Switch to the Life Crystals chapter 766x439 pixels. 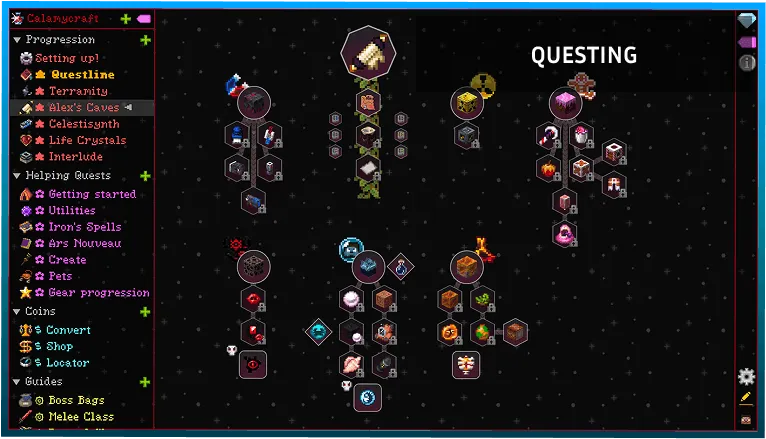click(x=89, y=140)
